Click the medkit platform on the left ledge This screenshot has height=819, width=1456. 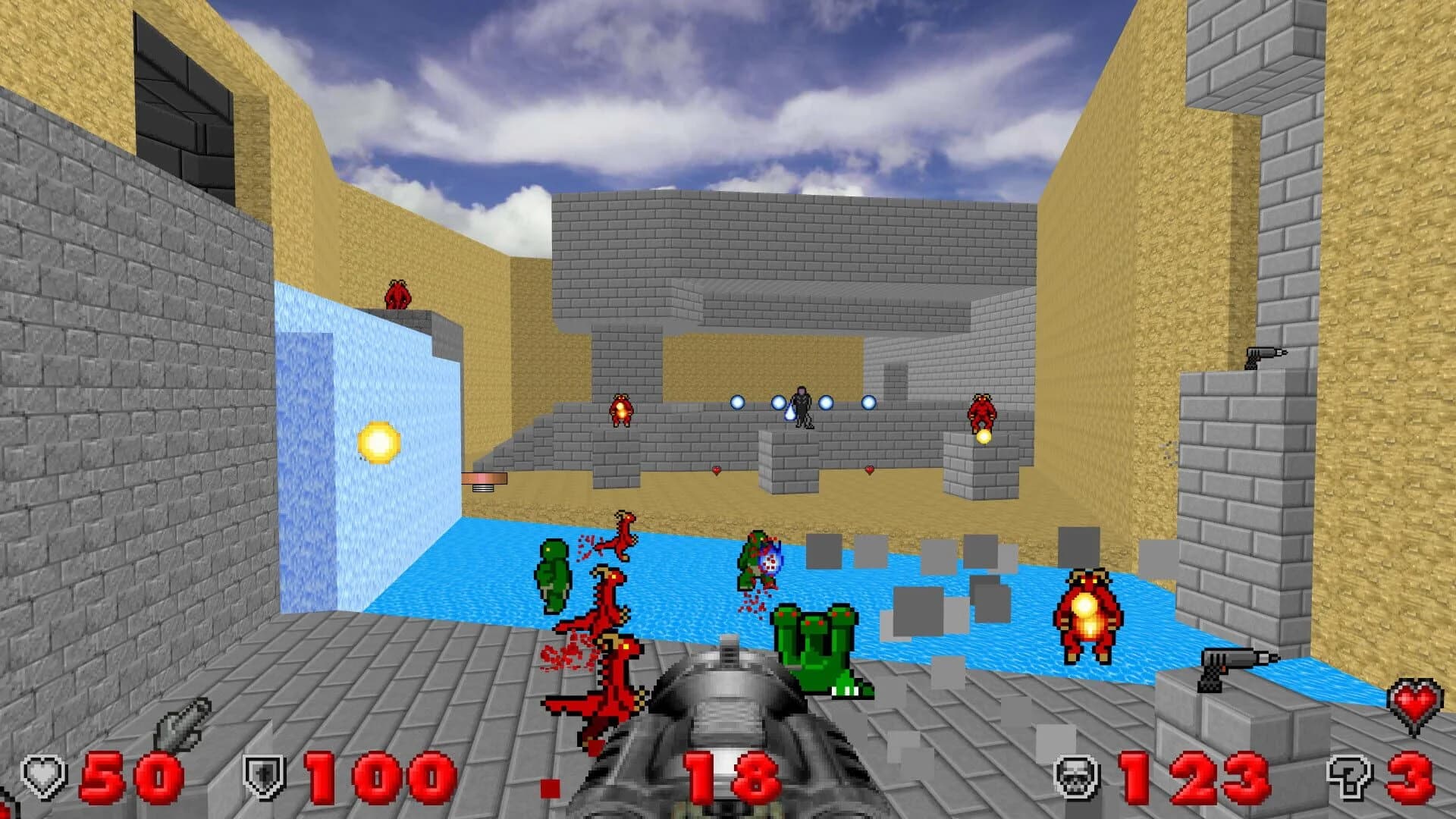point(485,478)
